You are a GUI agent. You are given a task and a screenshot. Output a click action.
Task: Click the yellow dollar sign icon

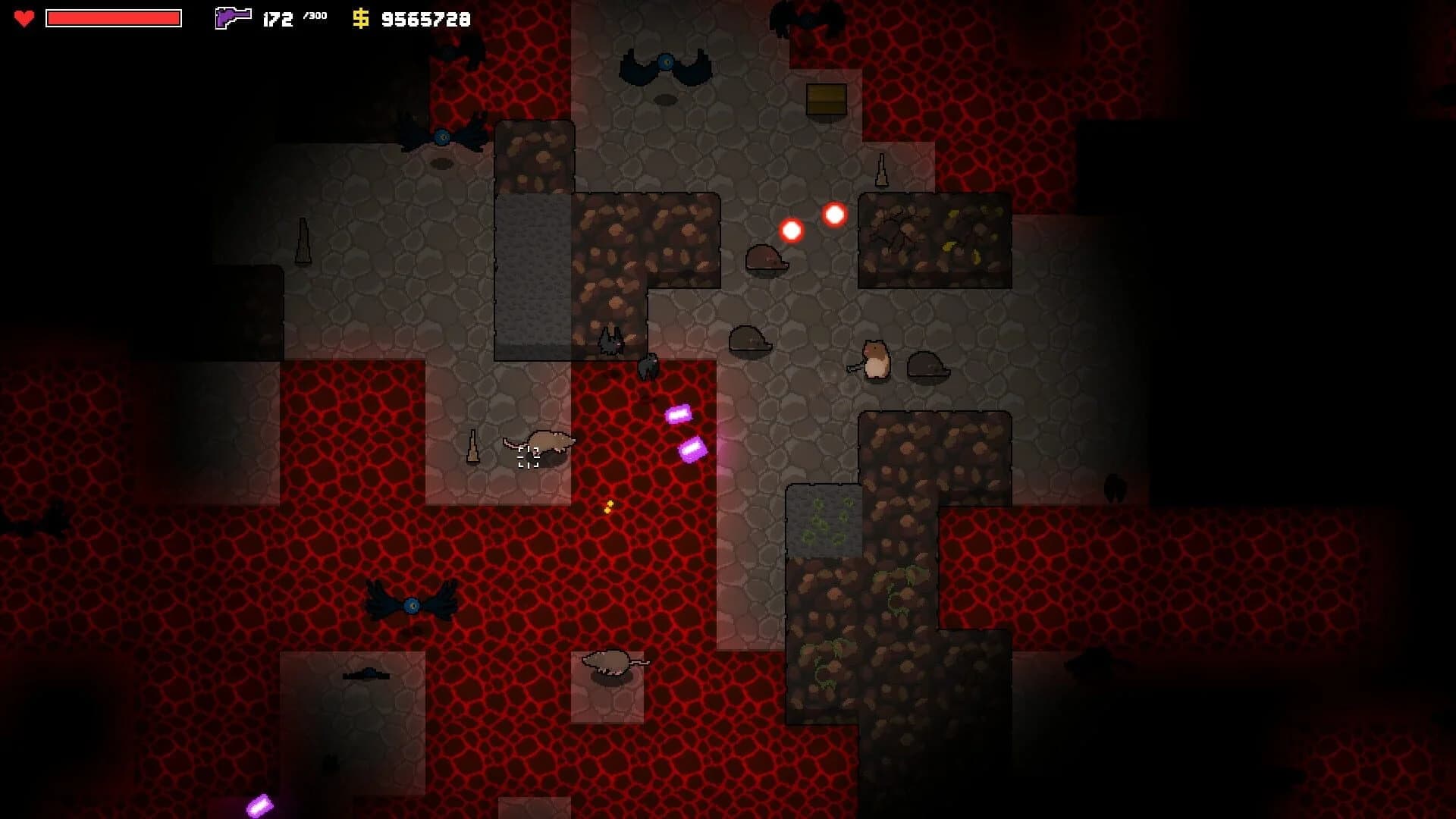point(360,17)
